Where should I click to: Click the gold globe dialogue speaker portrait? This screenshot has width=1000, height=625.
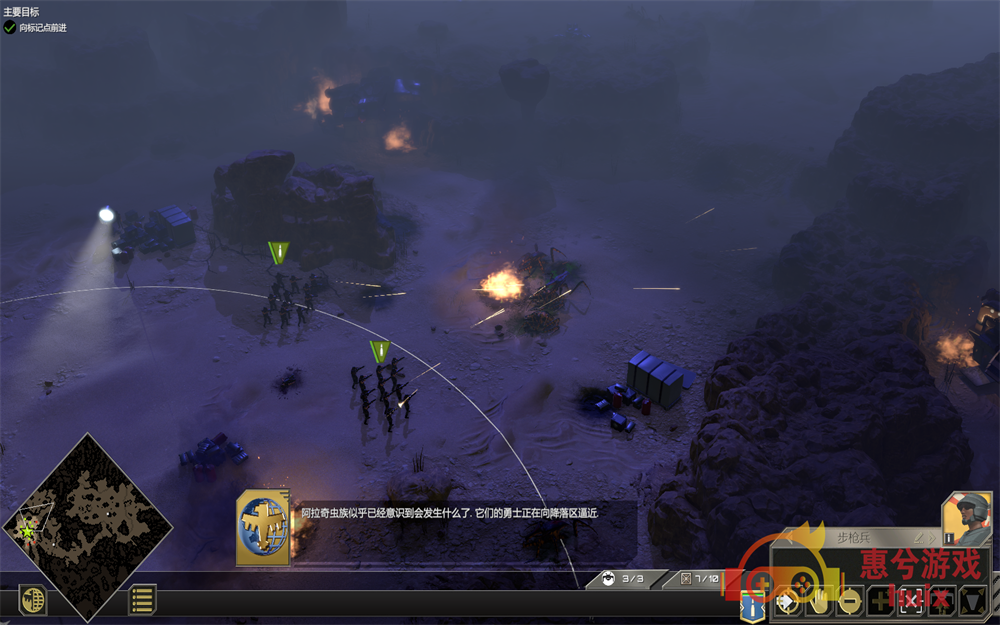[263, 526]
